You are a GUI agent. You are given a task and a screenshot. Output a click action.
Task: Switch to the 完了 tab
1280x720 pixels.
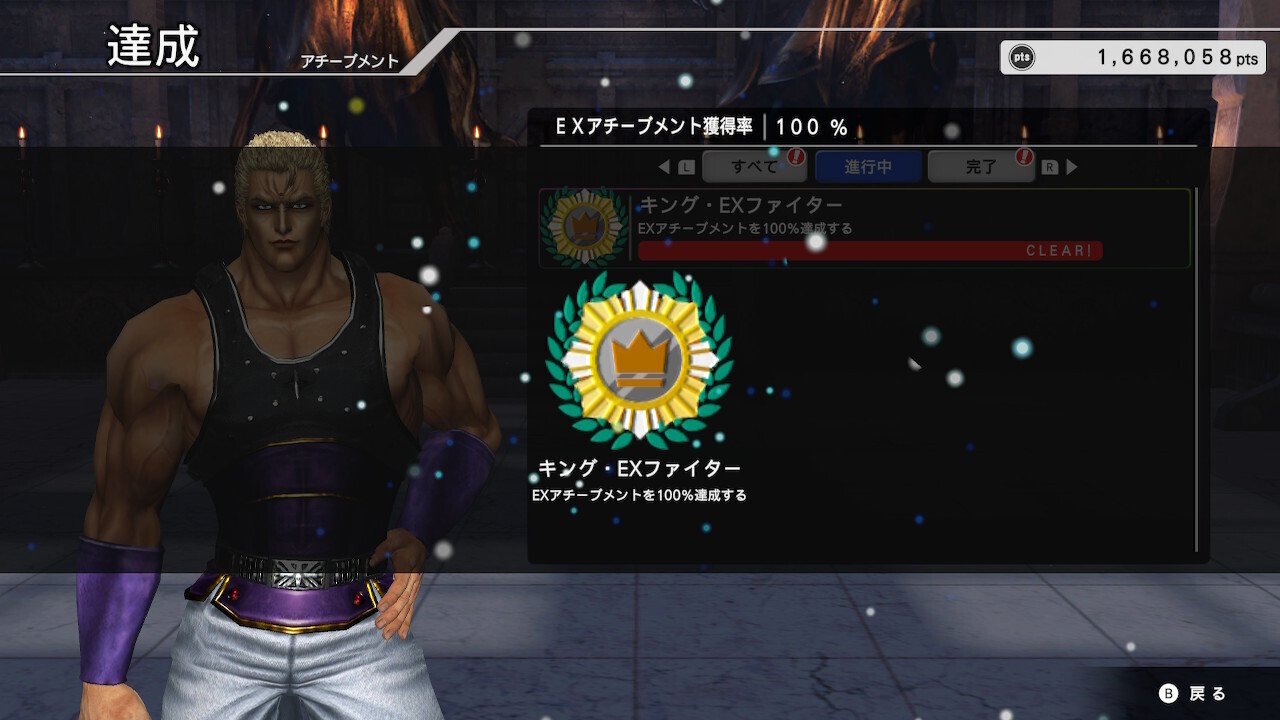point(980,166)
